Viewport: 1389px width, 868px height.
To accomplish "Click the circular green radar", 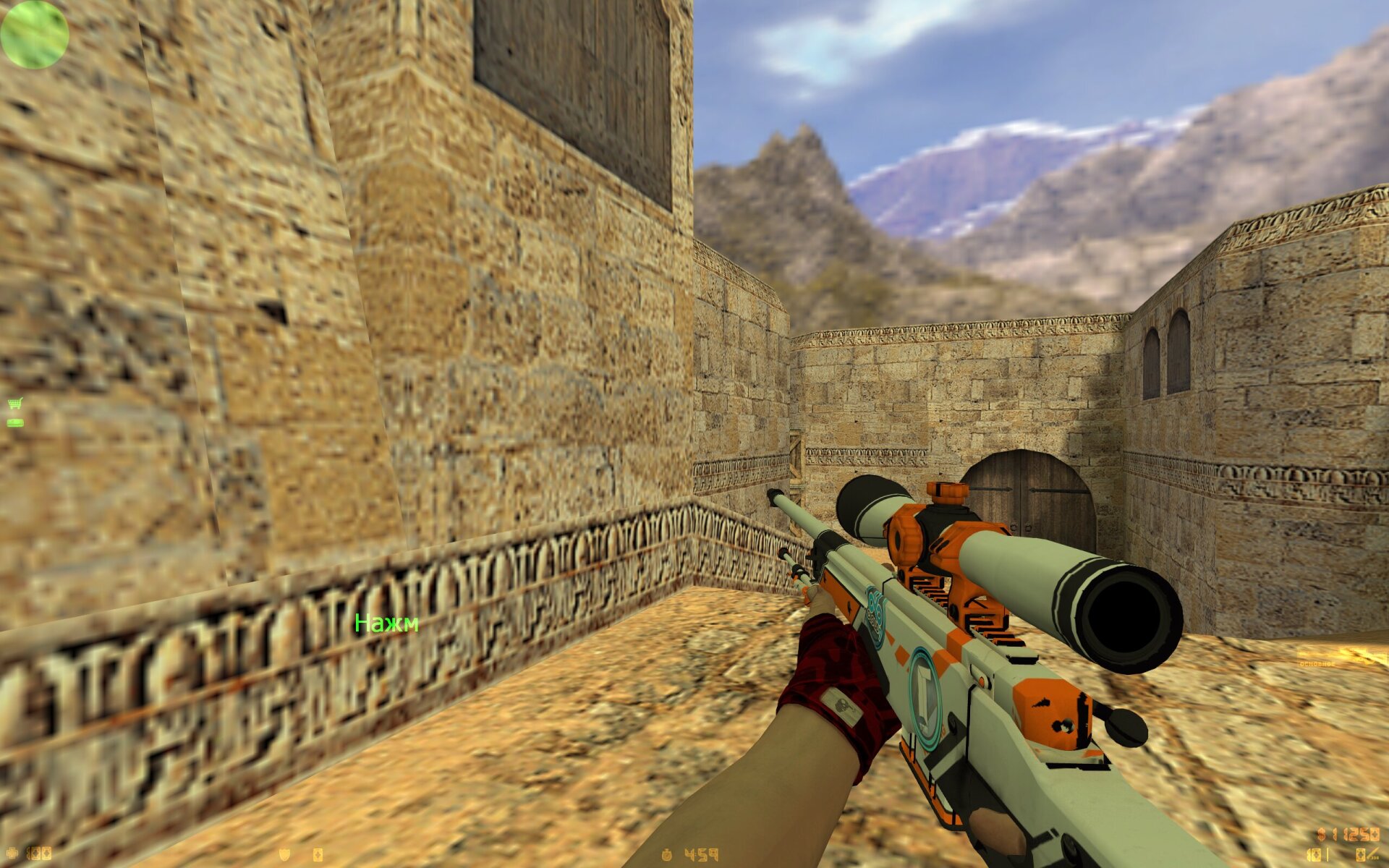I will (x=34, y=34).
